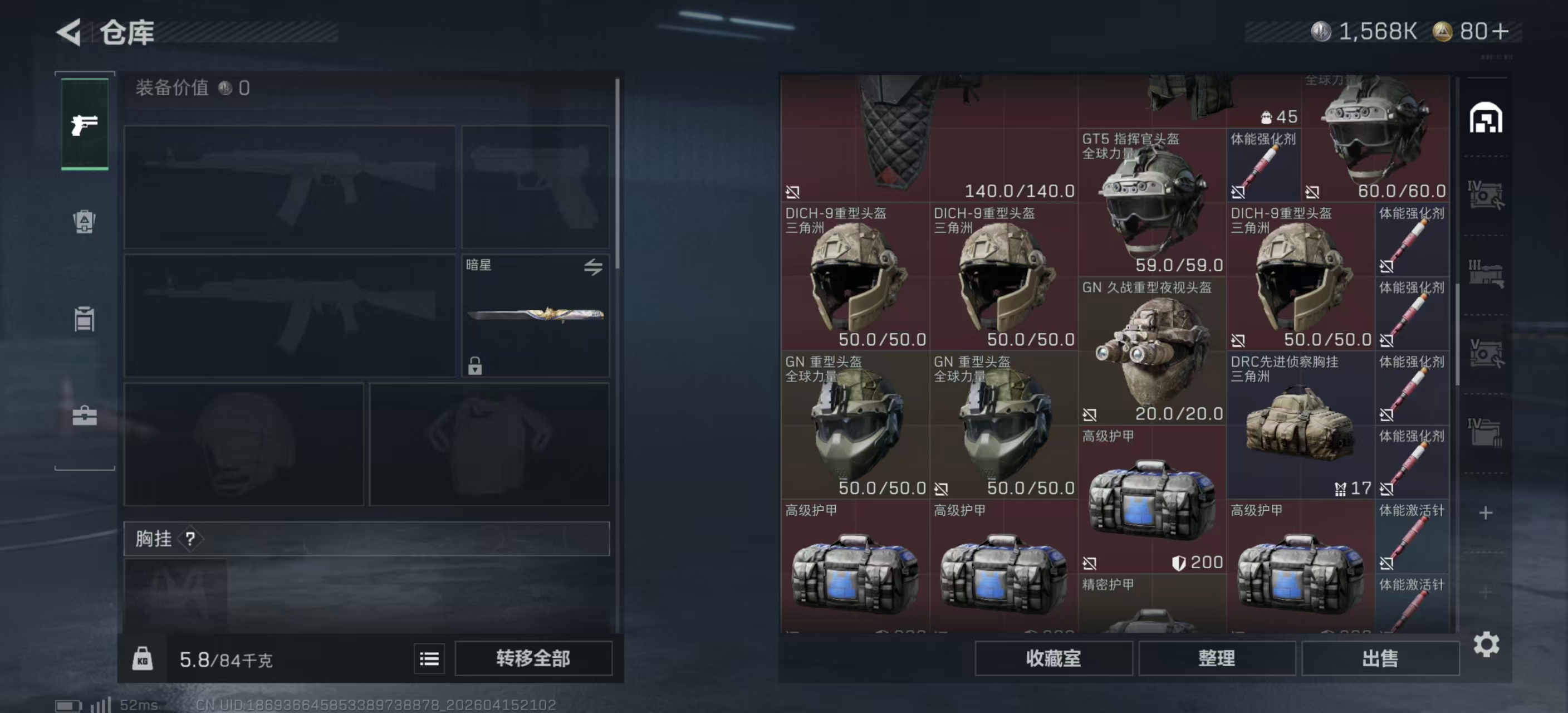
Task: Add more currency with the plus sign
Action: click(1501, 31)
